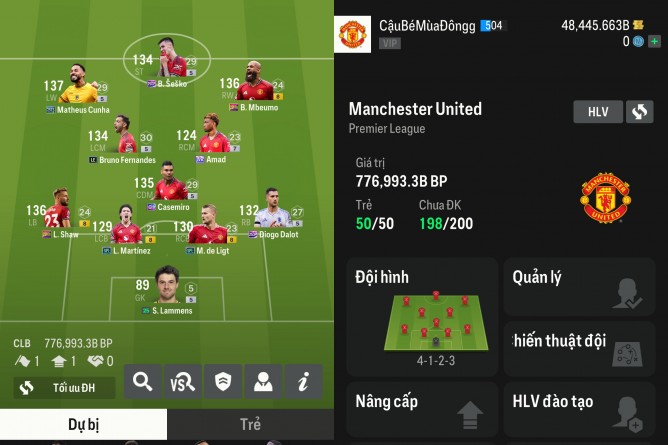Switch to the Dự bị tab
Screen dimensions: 668x445
pyautogui.click(x=83, y=424)
